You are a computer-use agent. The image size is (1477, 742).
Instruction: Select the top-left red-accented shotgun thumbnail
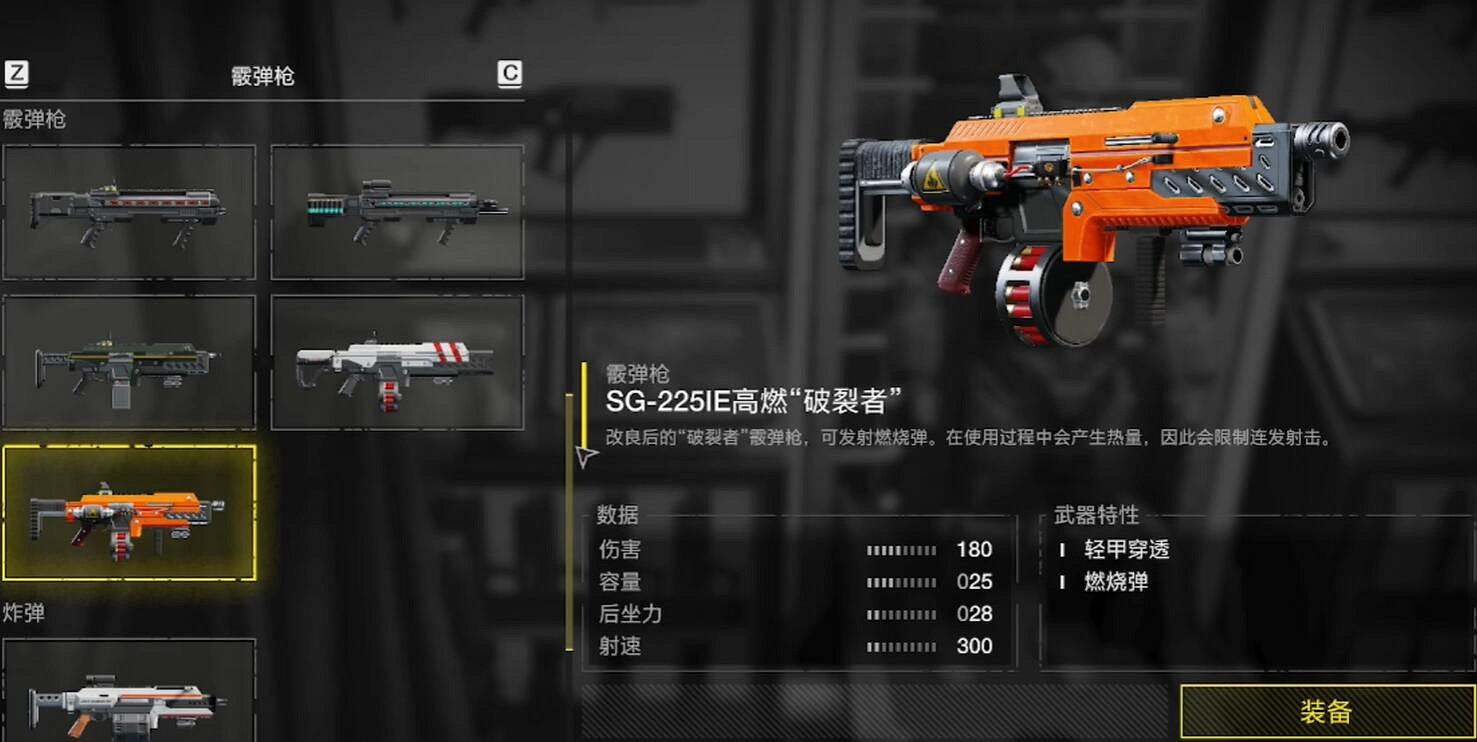pyautogui.click(x=129, y=211)
